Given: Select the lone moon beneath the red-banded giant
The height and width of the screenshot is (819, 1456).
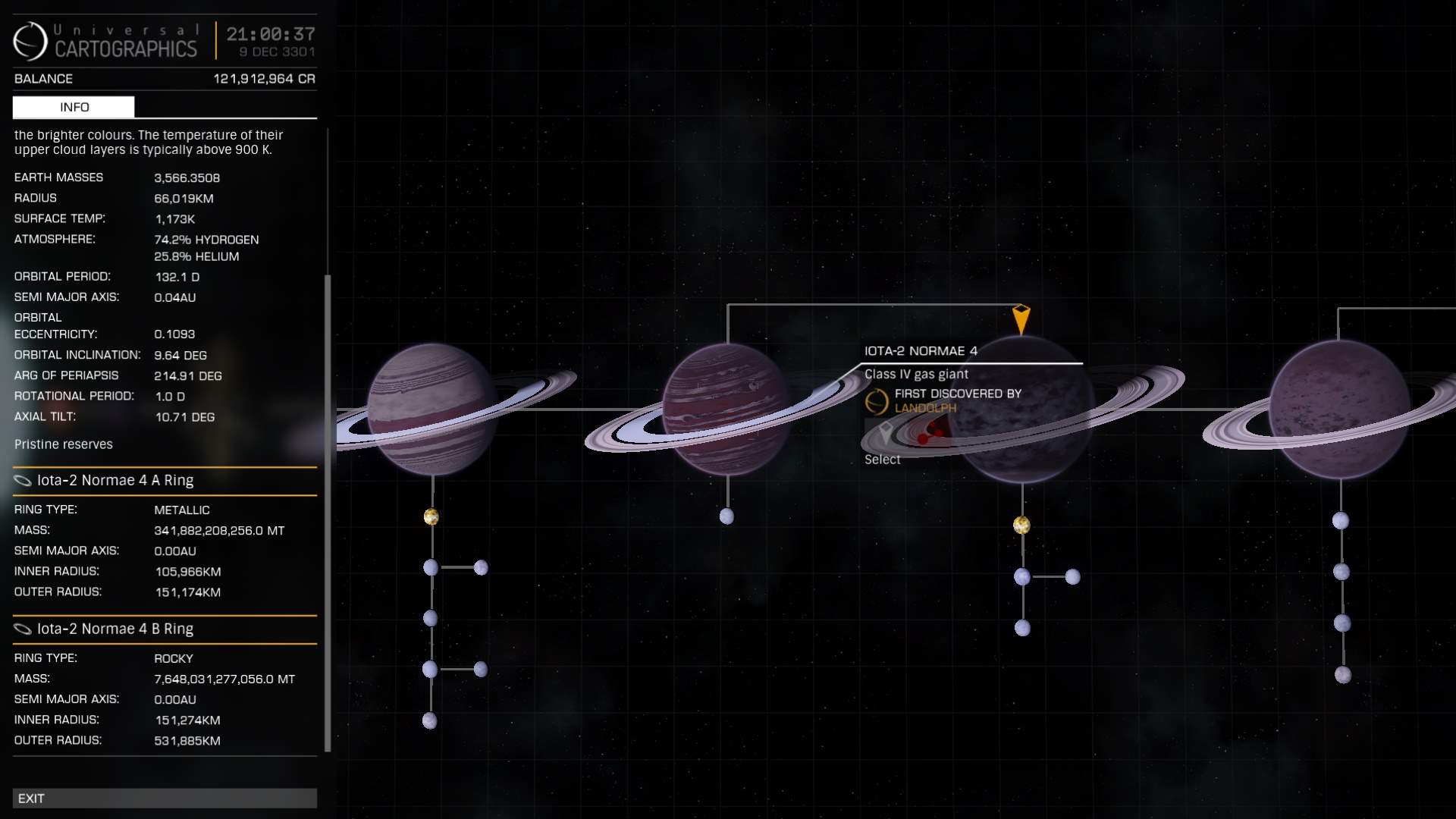Looking at the screenshot, I should (726, 516).
